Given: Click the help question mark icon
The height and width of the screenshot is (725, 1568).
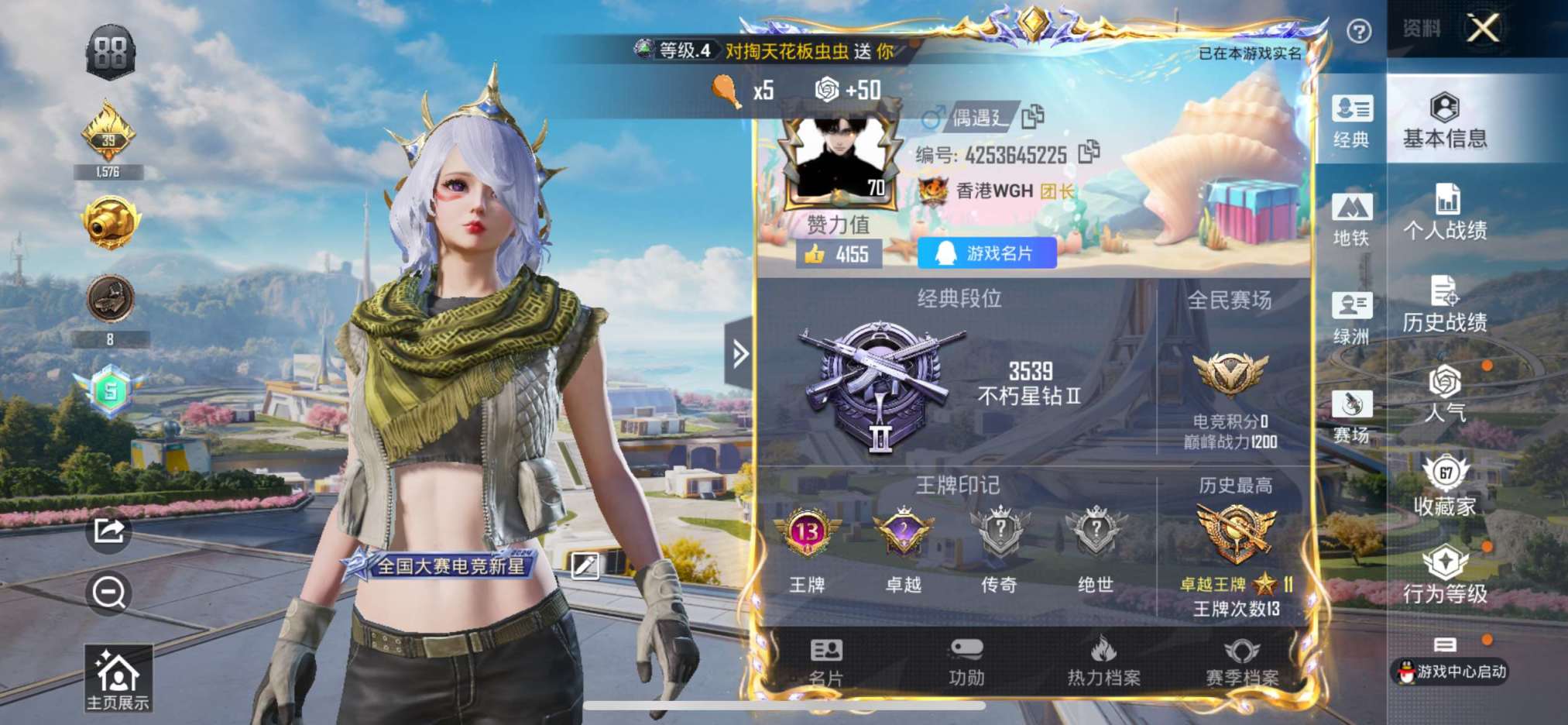Looking at the screenshot, I should (x=1359, y=31).
